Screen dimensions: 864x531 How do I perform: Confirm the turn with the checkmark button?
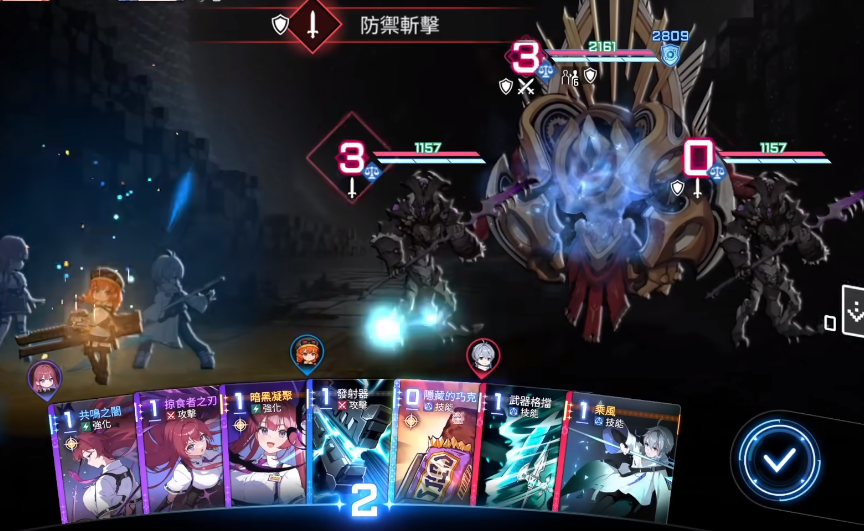780,461
